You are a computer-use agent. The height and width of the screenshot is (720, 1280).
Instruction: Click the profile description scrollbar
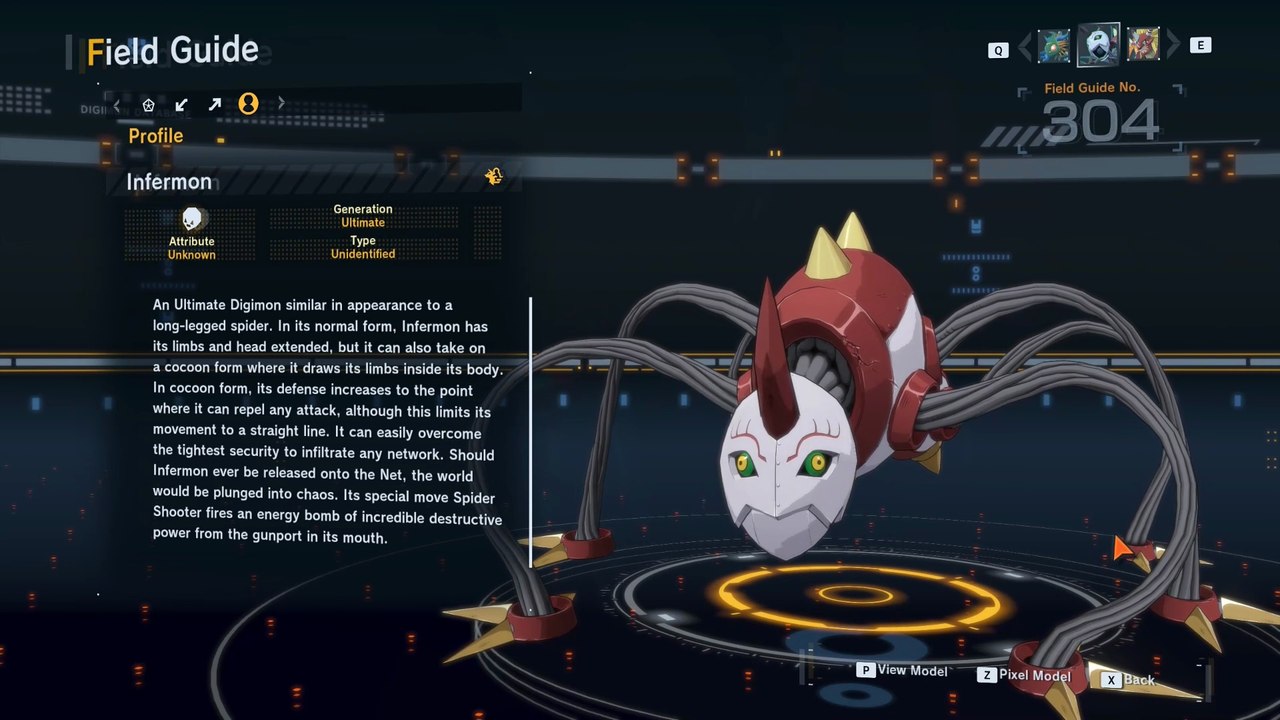tap(530, 432)
